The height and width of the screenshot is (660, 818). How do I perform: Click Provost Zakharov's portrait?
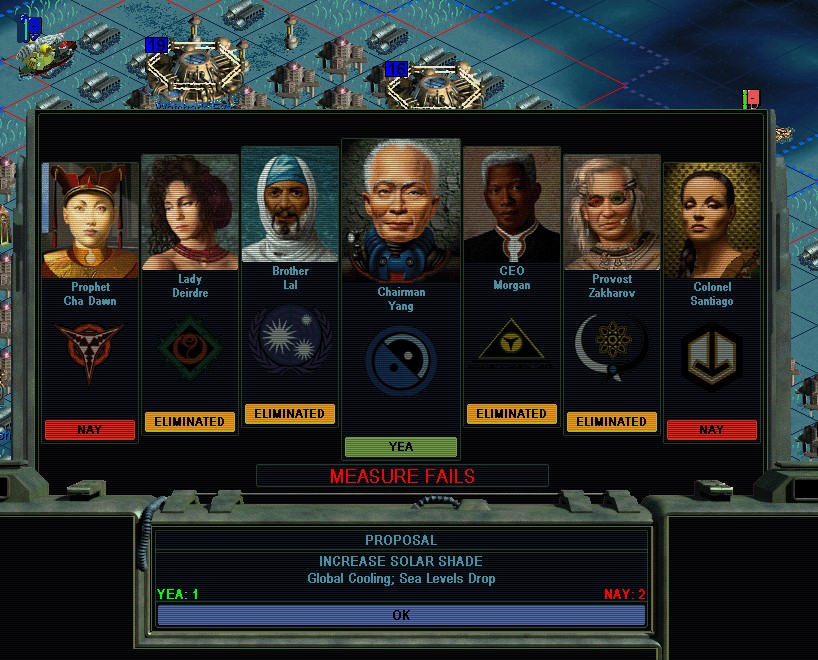pos(611,213)
